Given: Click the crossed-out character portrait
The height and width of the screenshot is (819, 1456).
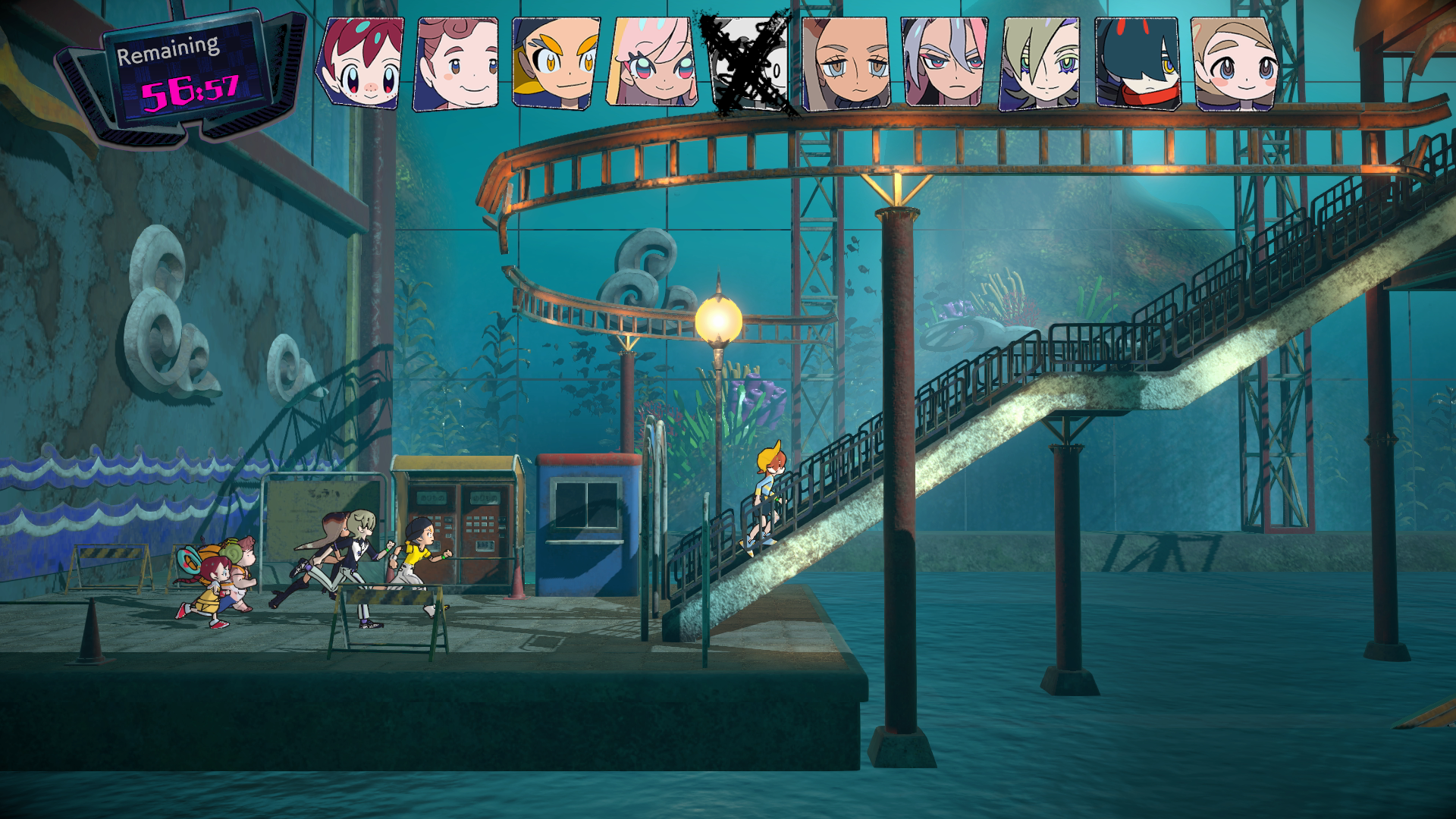Looking at the screenshot, I should (749, 65).
